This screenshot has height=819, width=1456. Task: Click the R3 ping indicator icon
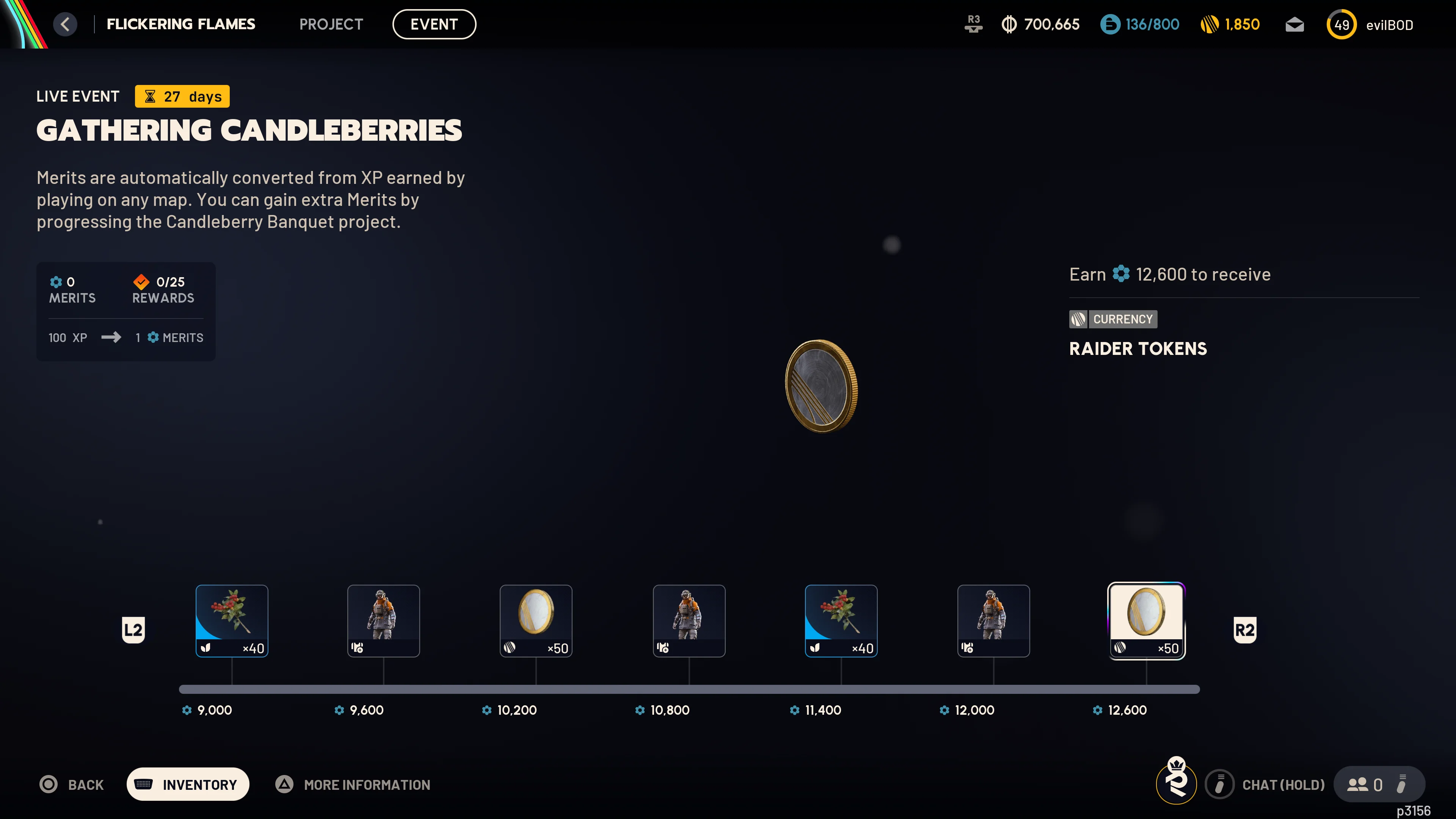pyautogui.click(x=973, y=24)
